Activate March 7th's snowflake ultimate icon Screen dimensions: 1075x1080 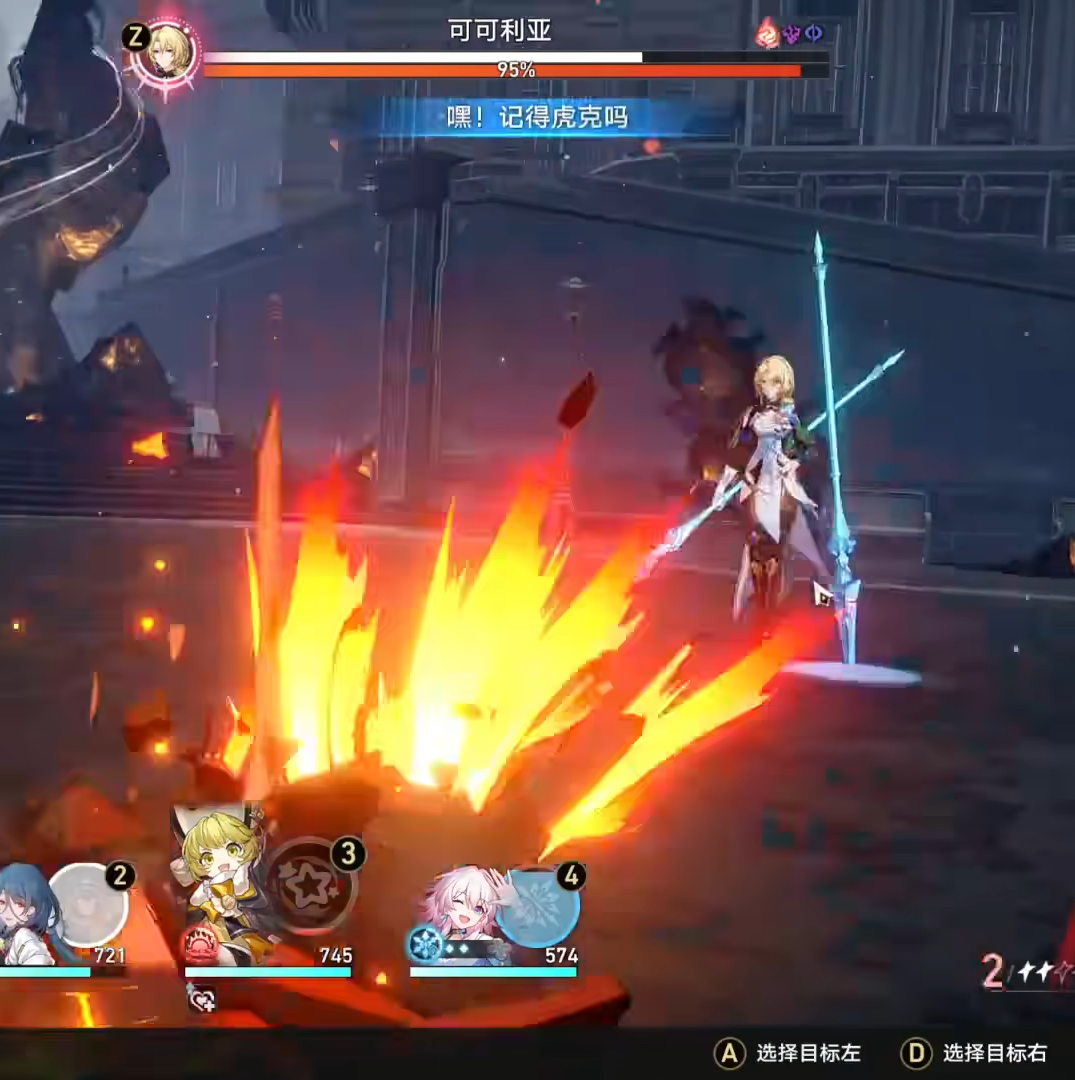pyautogui.click(x=537, y=907)
